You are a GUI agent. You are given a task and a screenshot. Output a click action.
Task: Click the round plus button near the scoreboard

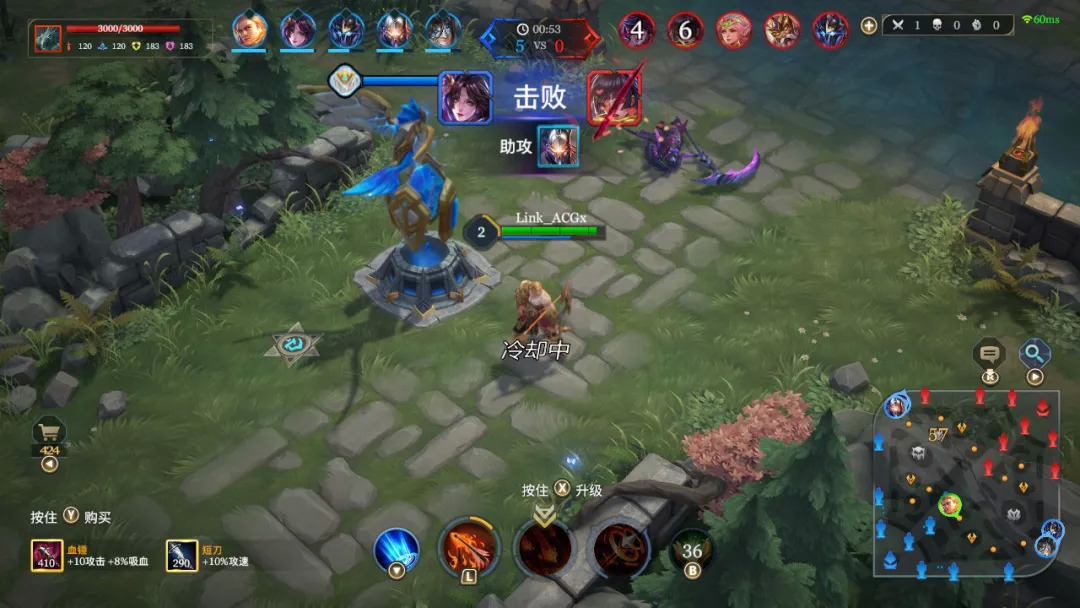(868, 26)
